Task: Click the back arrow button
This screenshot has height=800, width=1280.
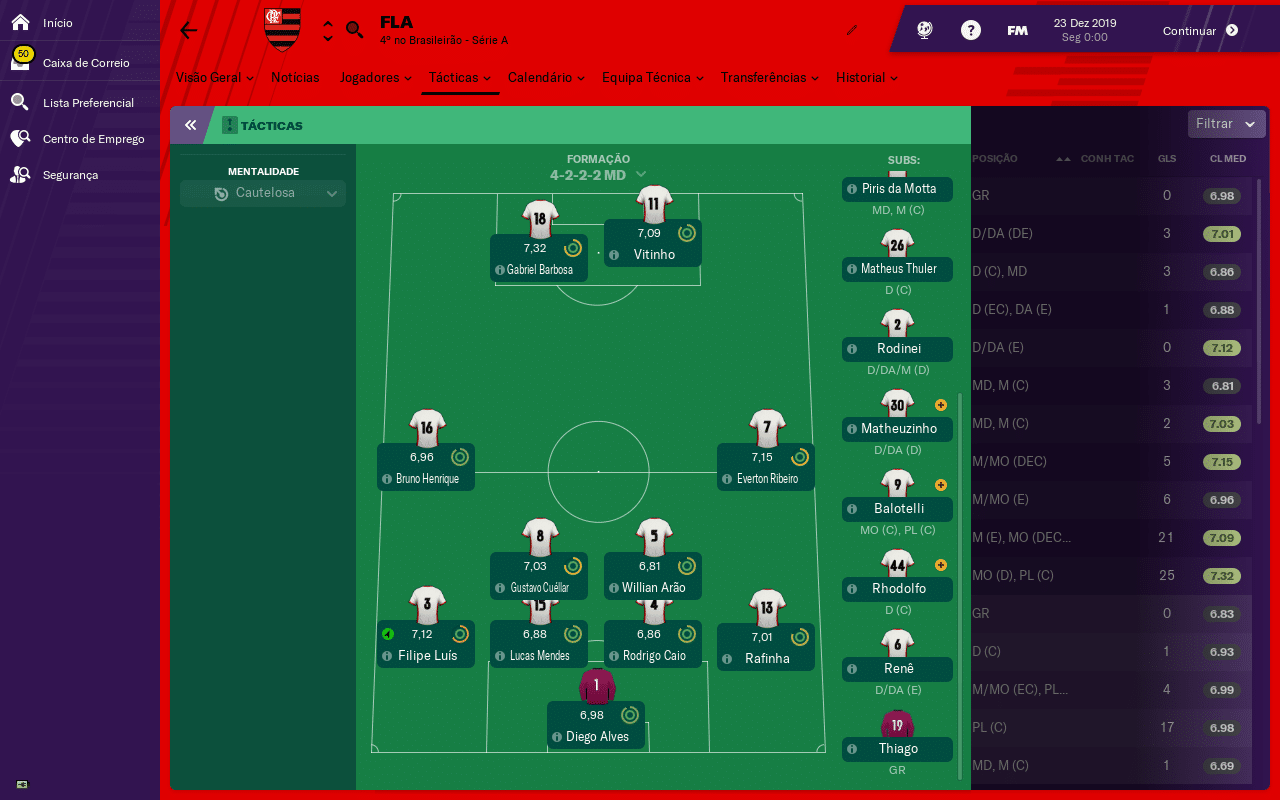Action: pos(189,30)
